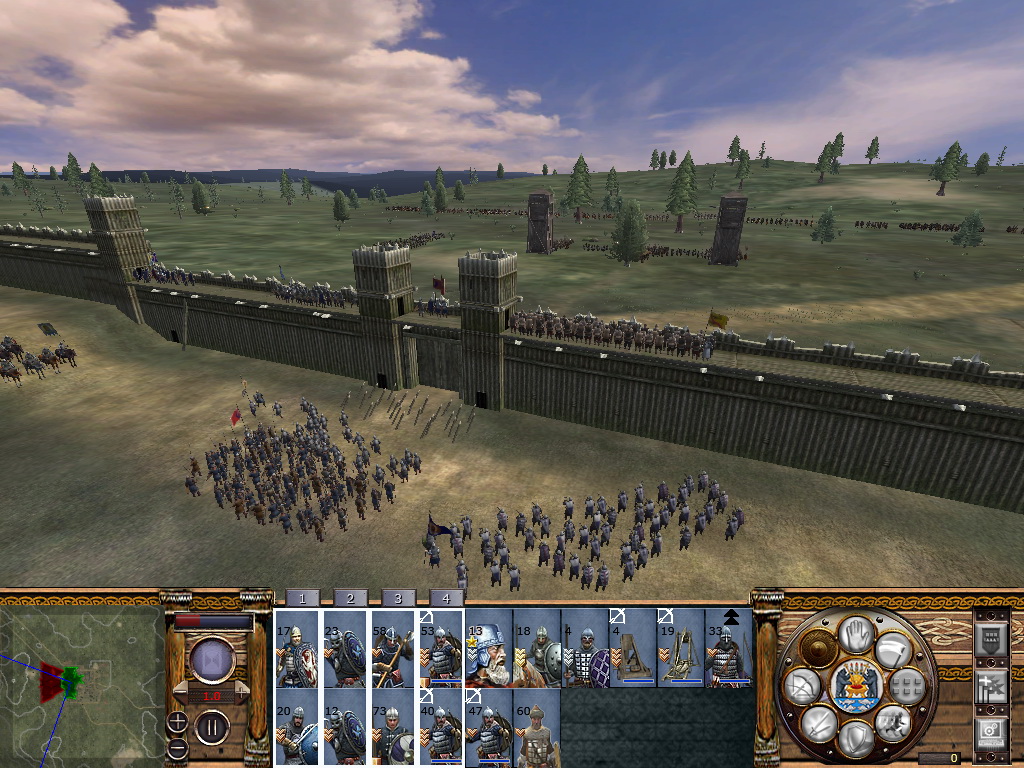The width and height of the screenshot is (1024, 768).
Task: Select group tab 1
Action: (302, 598)
